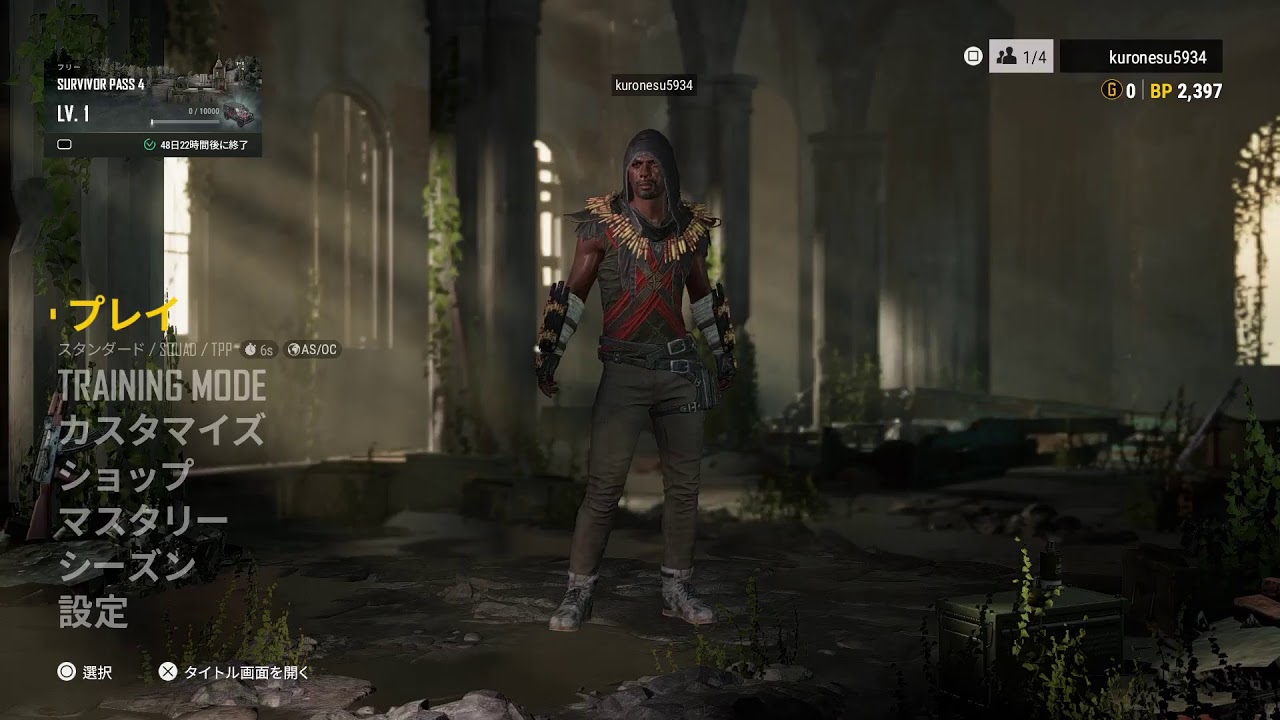Click the player name kuronesu5934

point(1157,57)
